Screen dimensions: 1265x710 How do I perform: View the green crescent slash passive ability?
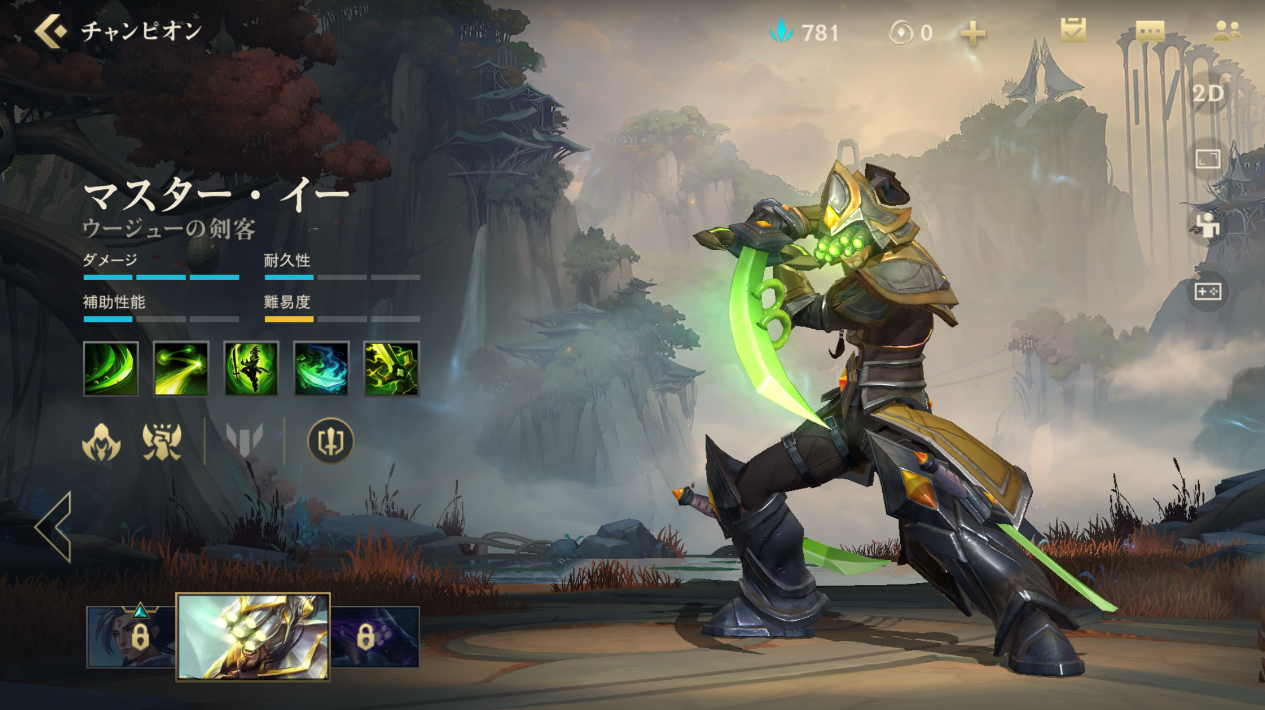[111, 368]
